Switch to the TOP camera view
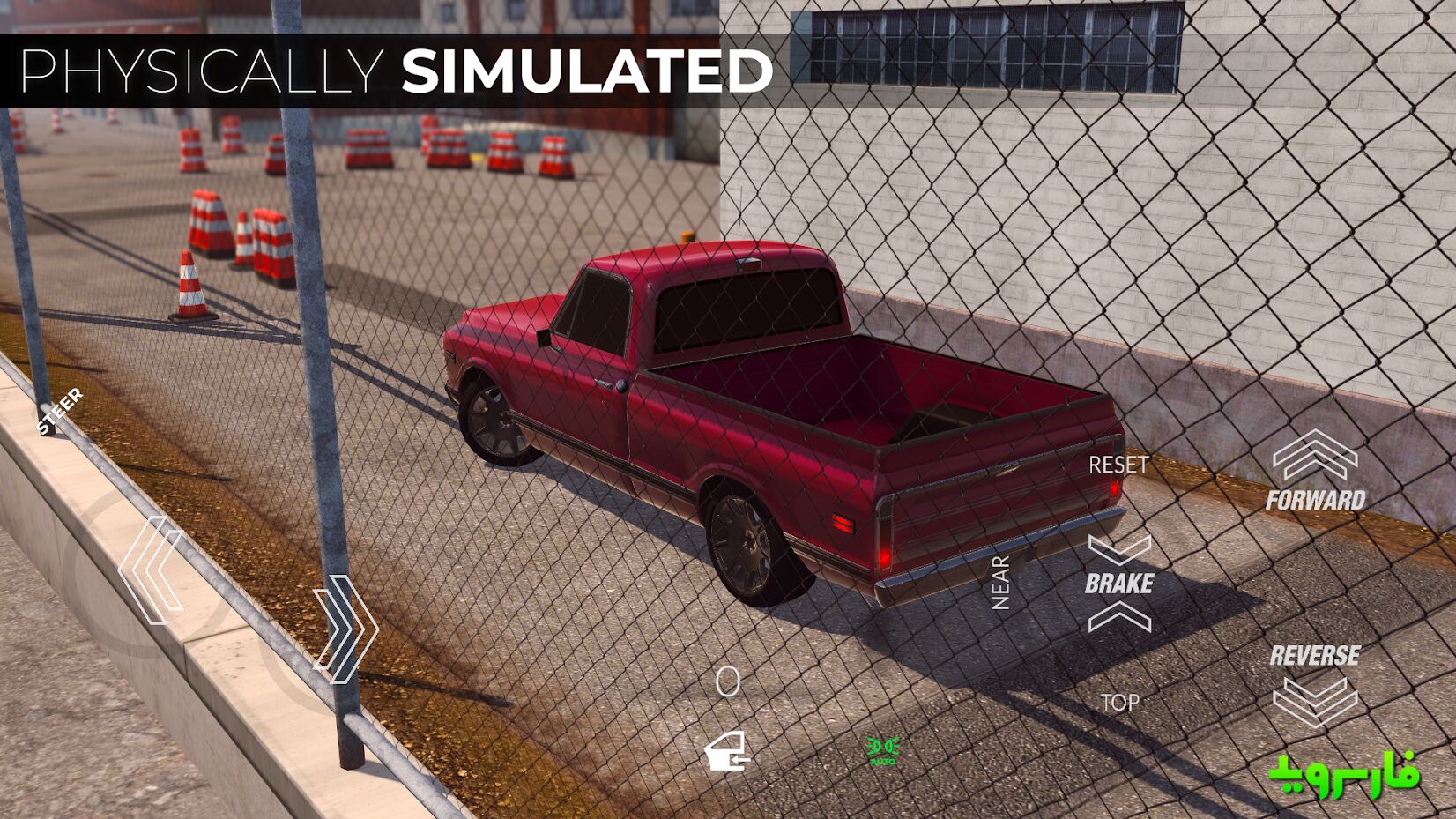Screen dimensions: 1456x819 click(1119, 703)
